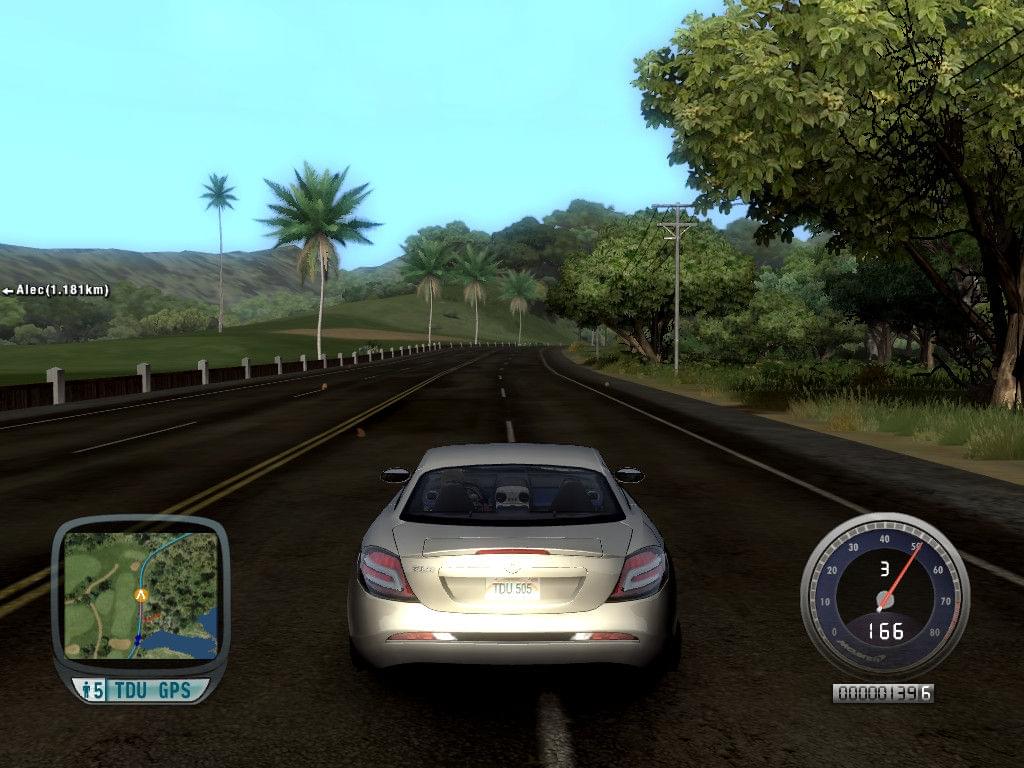Viewport: 1024px width, 768px height.
Task: Click the TDU GPS label
Action: click(152, 690)
